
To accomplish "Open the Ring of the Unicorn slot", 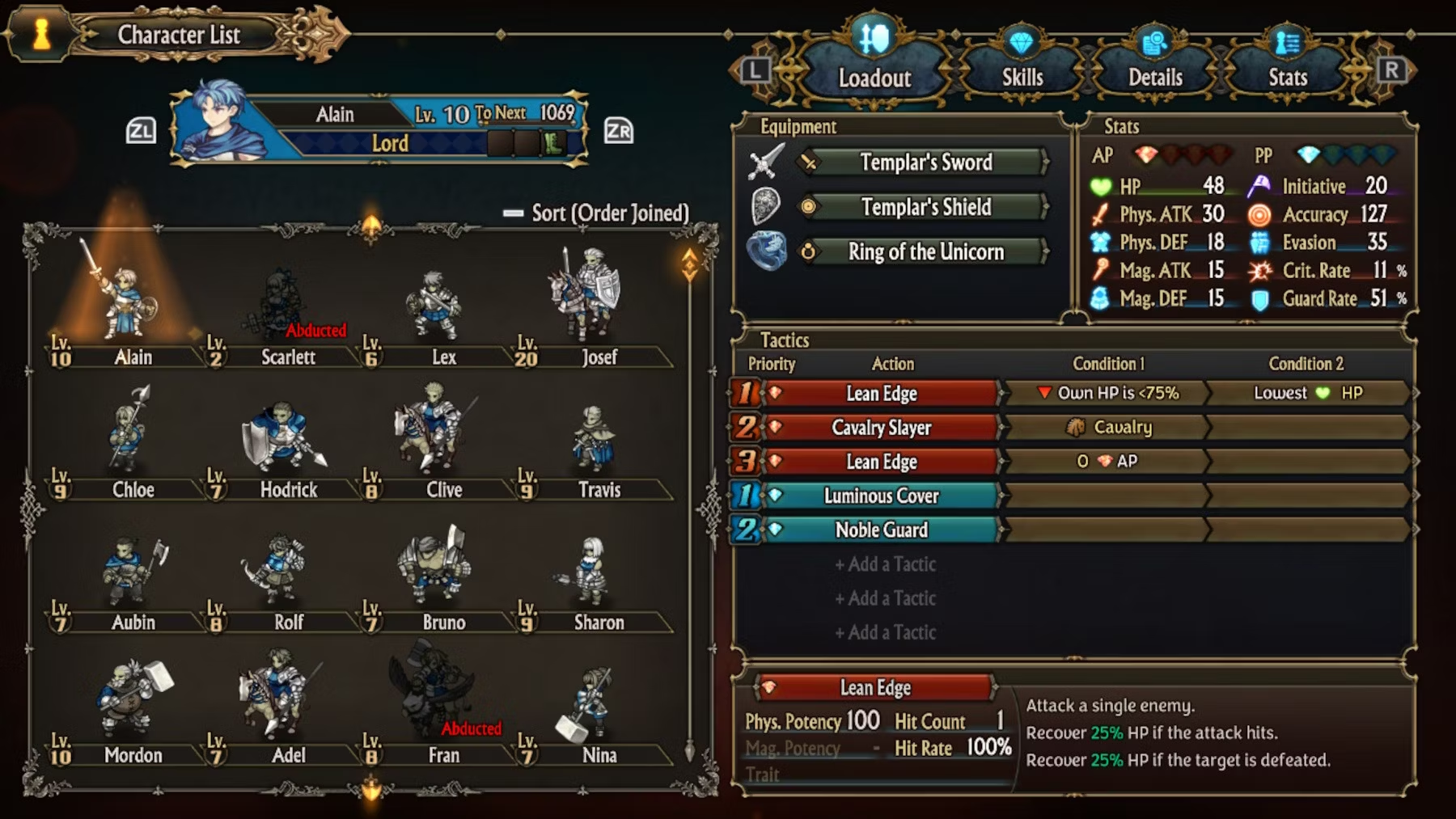I will click(x=925, y=252).
